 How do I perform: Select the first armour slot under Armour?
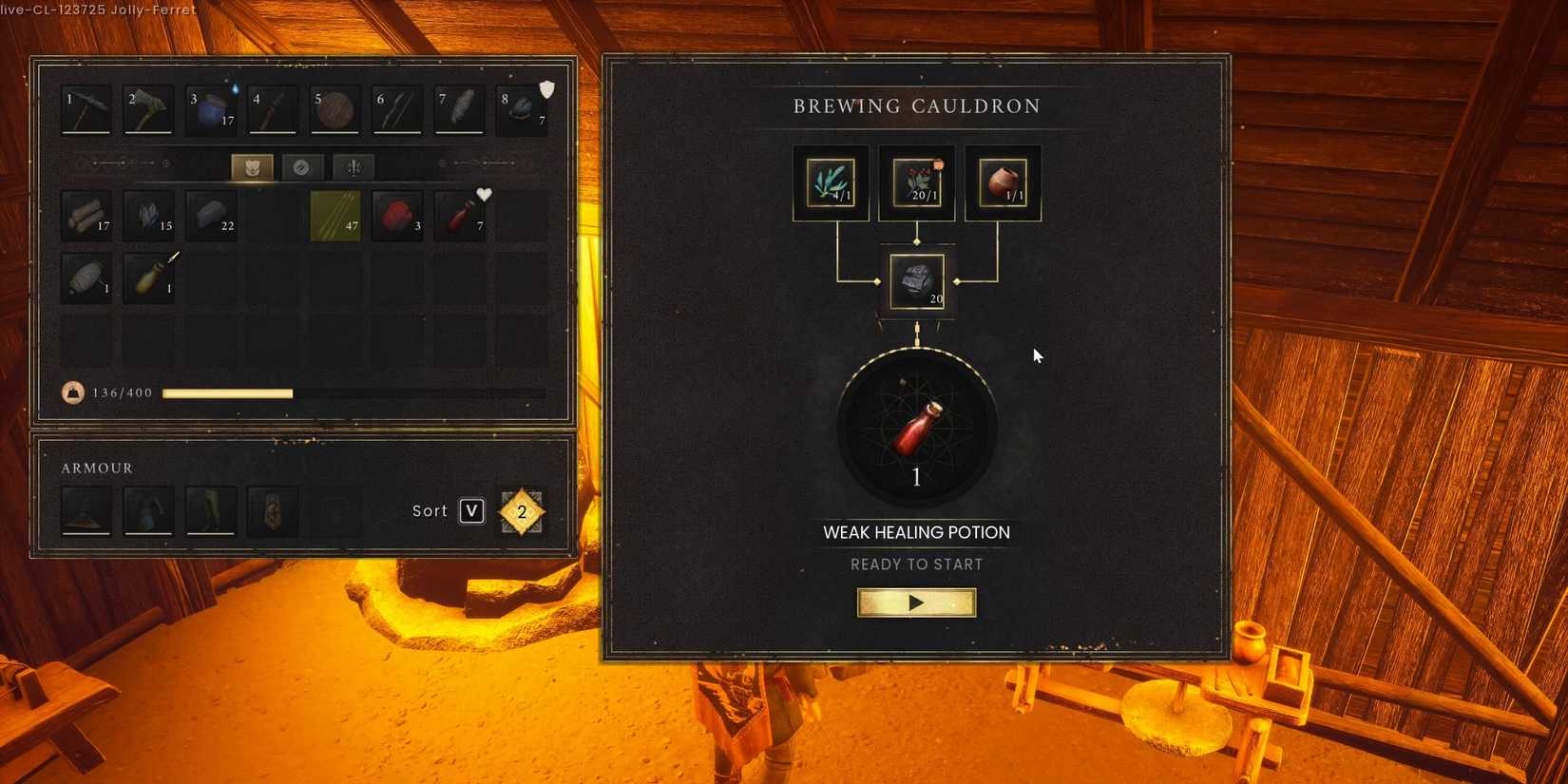[x=86, y=510]
